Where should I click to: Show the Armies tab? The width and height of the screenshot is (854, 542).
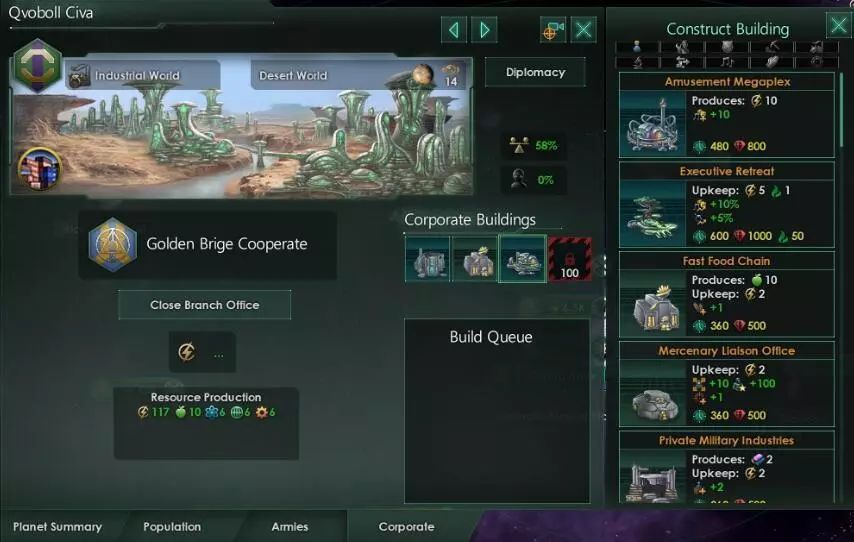(290, 527)
